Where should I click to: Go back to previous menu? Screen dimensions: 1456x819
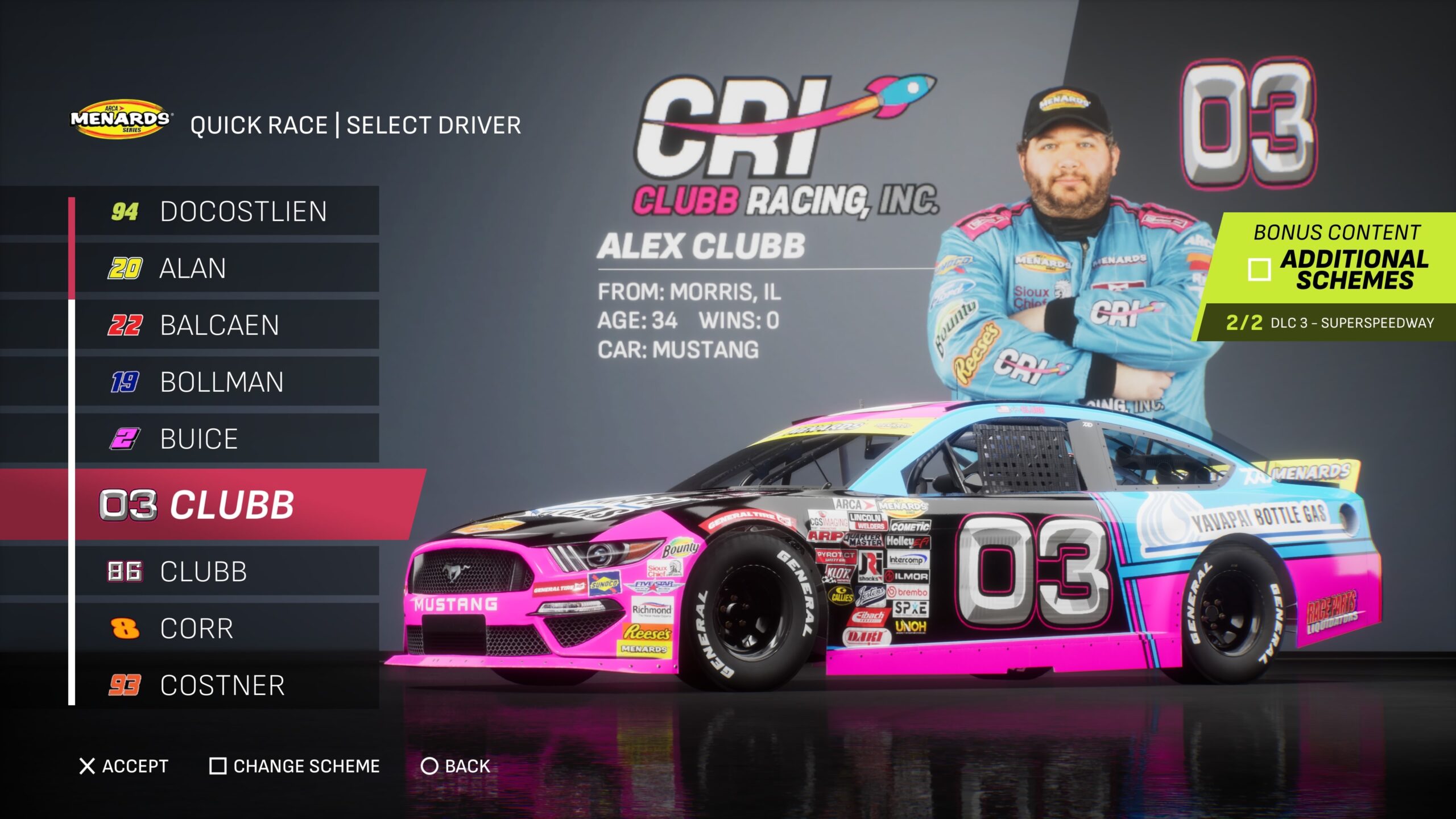coord(456,766)
